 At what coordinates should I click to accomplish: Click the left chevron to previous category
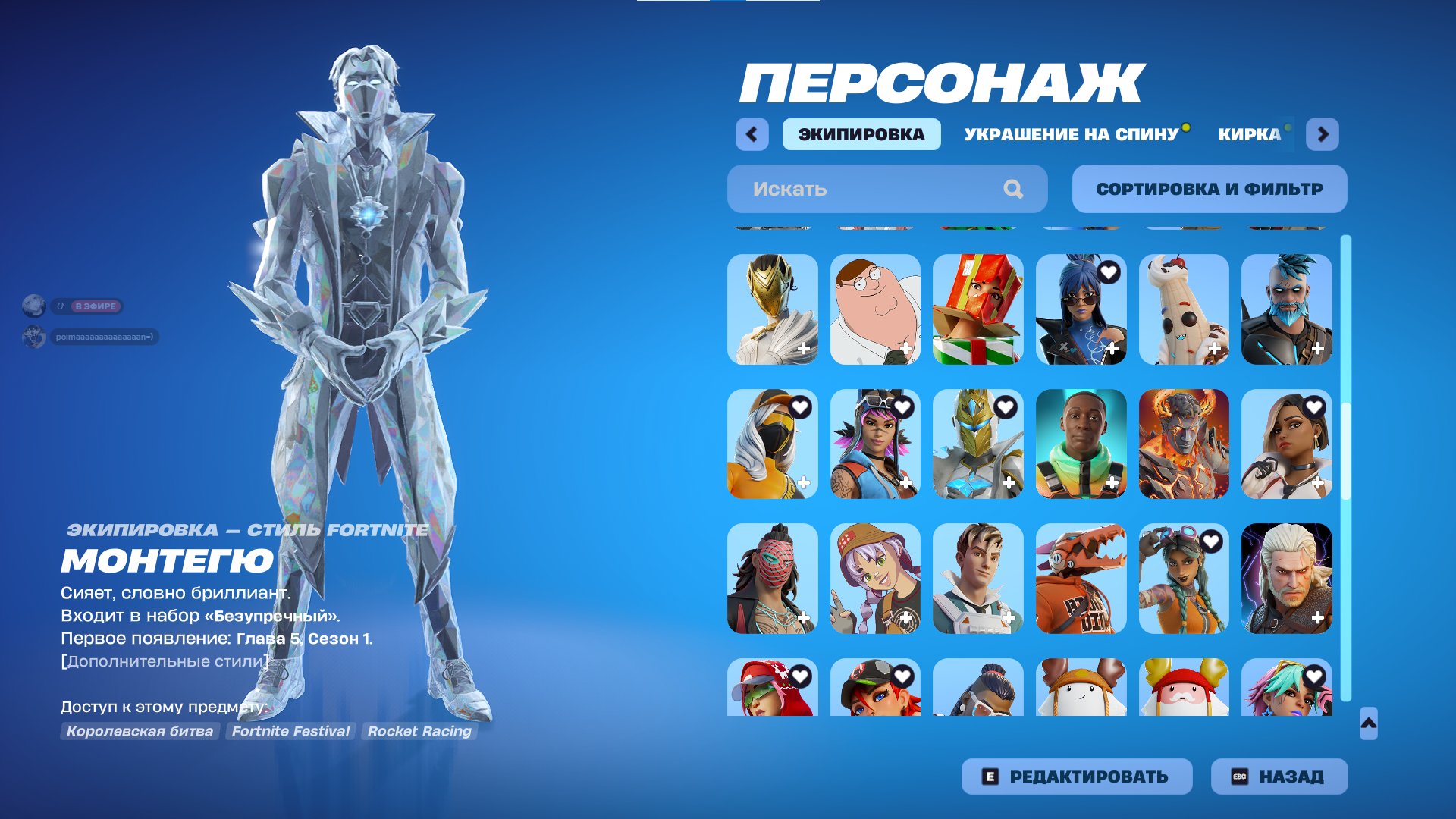tap(751, 133)
